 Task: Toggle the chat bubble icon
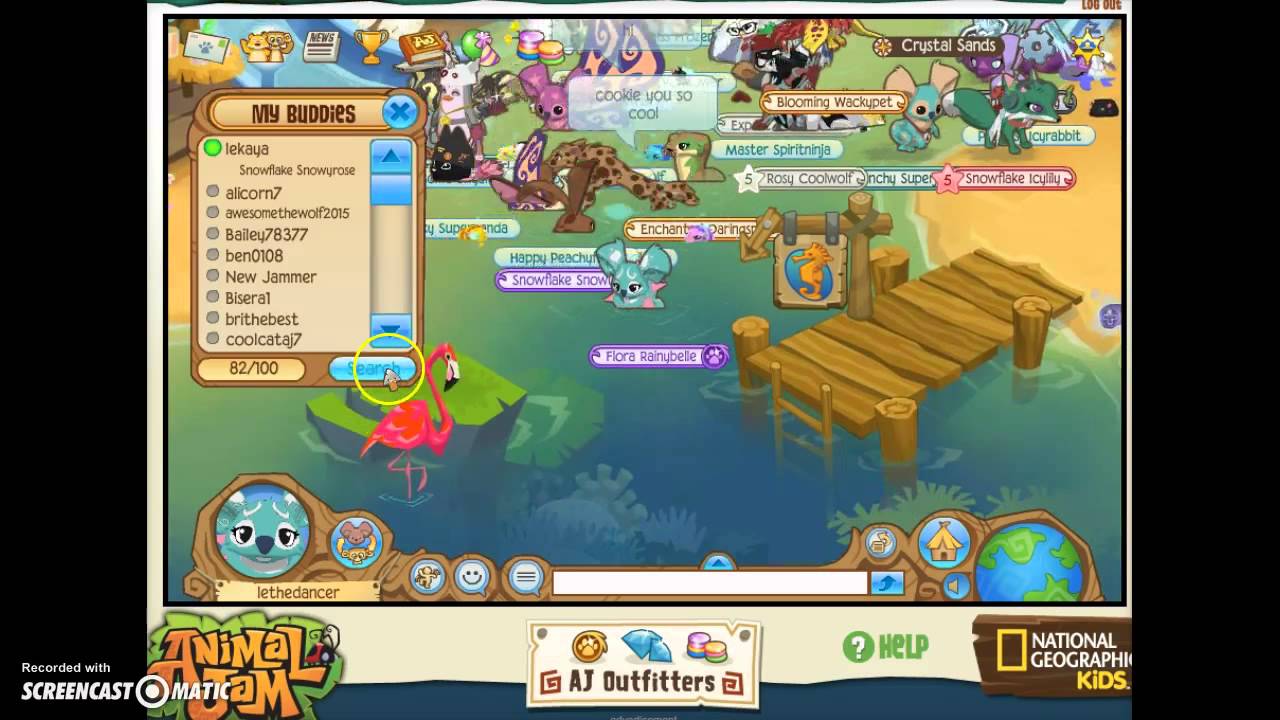pos(525,577)
